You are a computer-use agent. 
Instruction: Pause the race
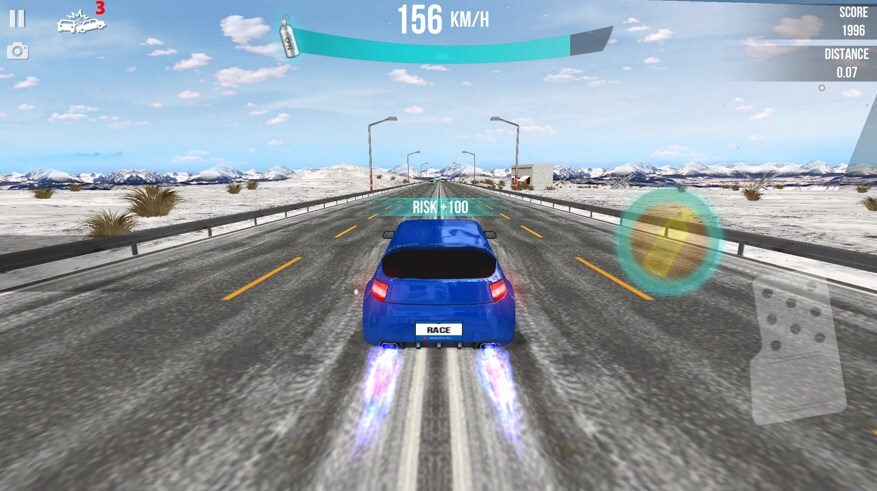pos(17,18)
